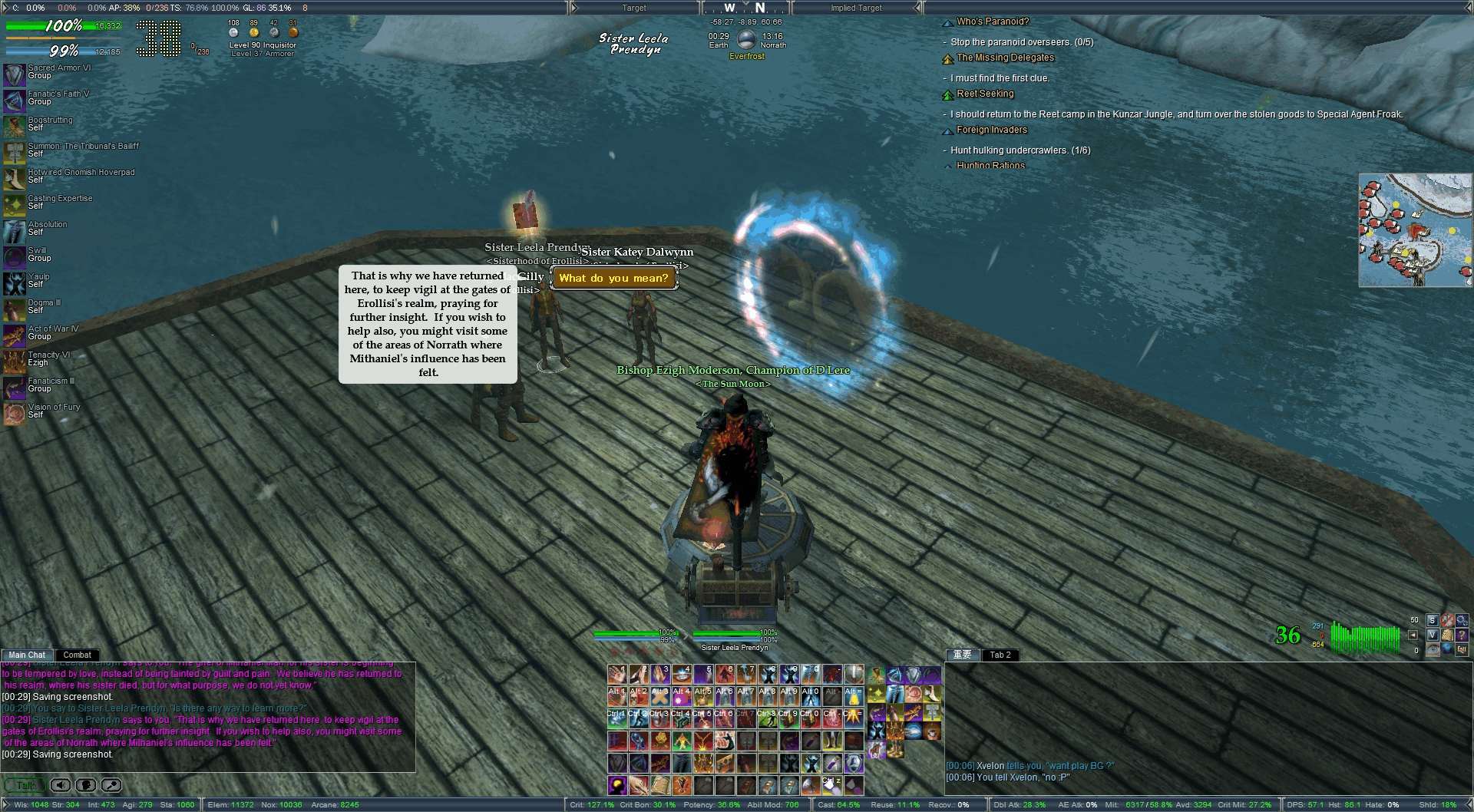The height and width of the screenshot is (812, 1474).
Task: Open the gears options icon
Action: 1462,620
